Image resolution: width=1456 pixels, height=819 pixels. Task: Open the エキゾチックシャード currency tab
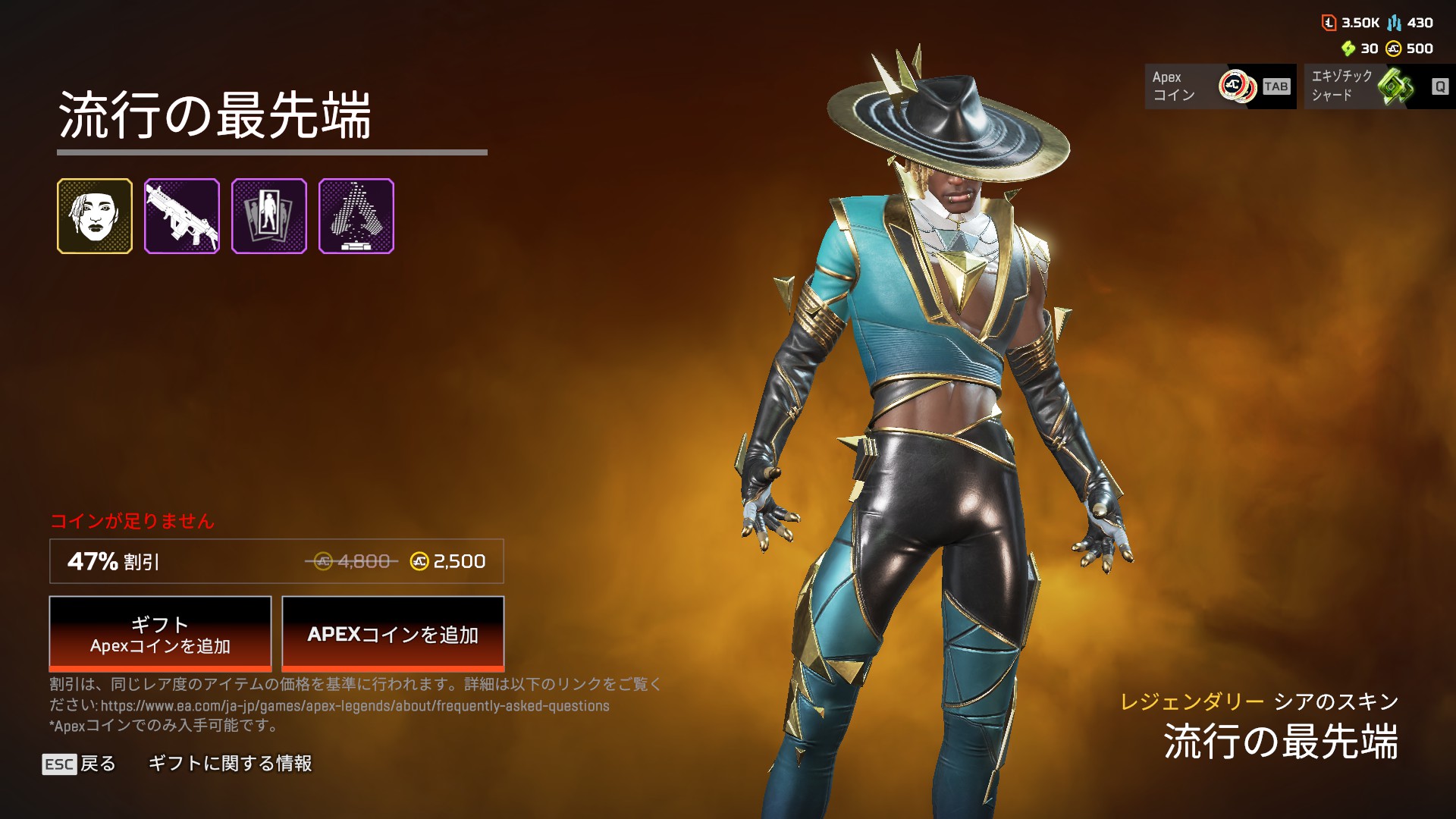1379,86
